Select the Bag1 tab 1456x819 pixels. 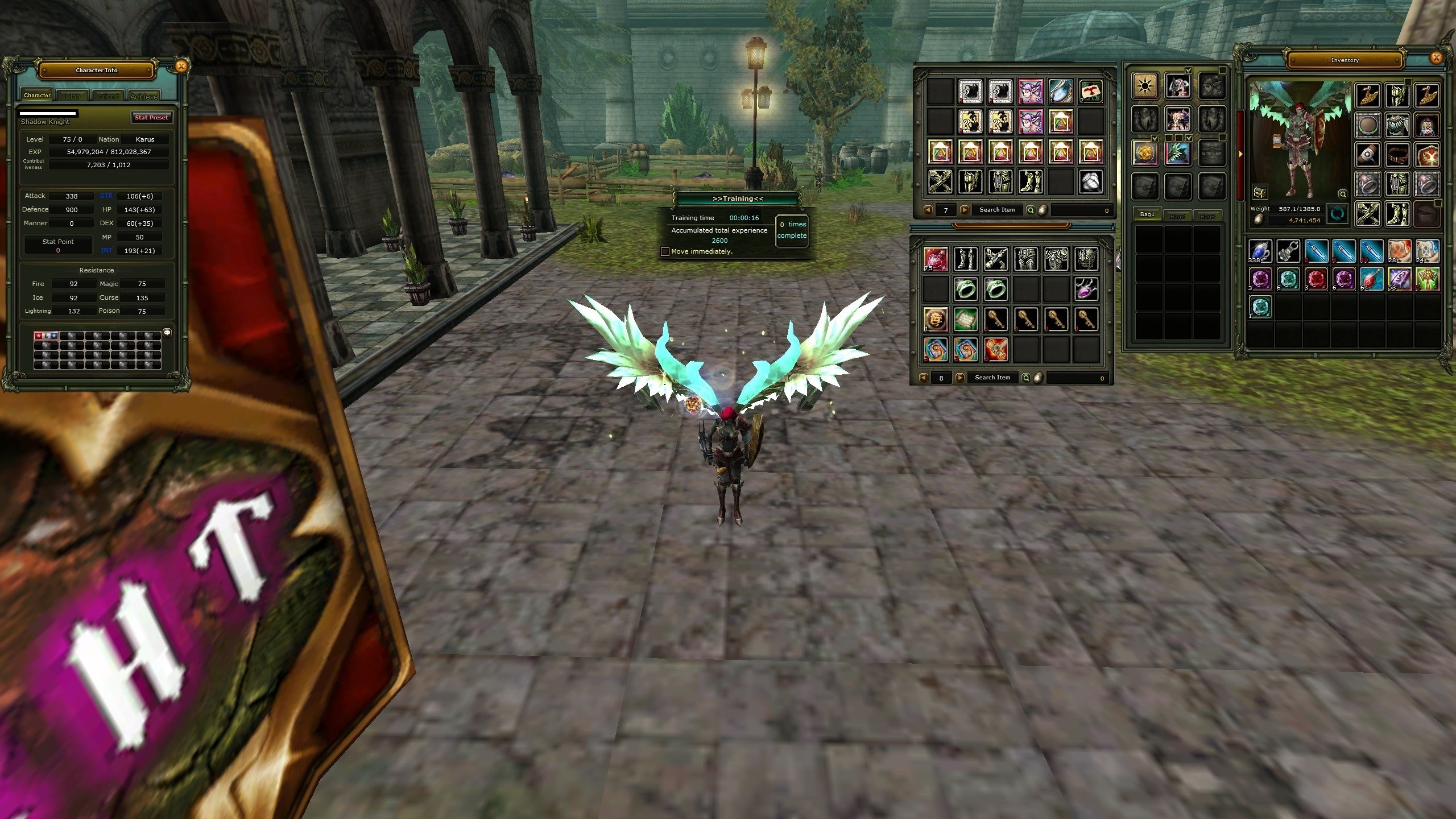tap(1148, 214)
